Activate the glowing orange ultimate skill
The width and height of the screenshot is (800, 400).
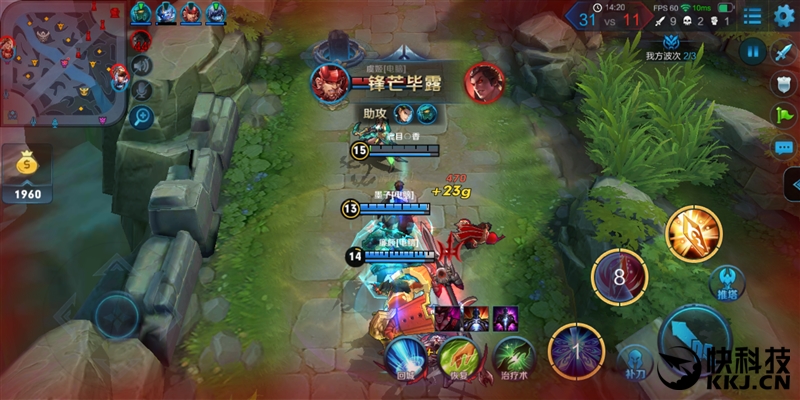693,233
